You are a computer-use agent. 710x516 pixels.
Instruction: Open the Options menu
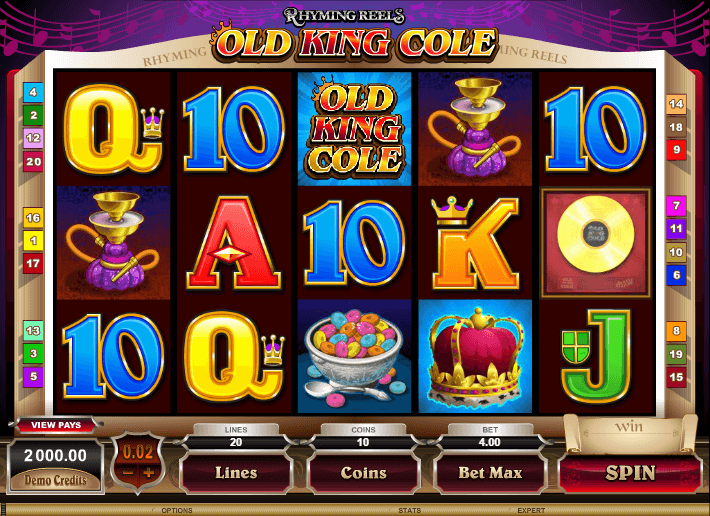coord(177,510)
